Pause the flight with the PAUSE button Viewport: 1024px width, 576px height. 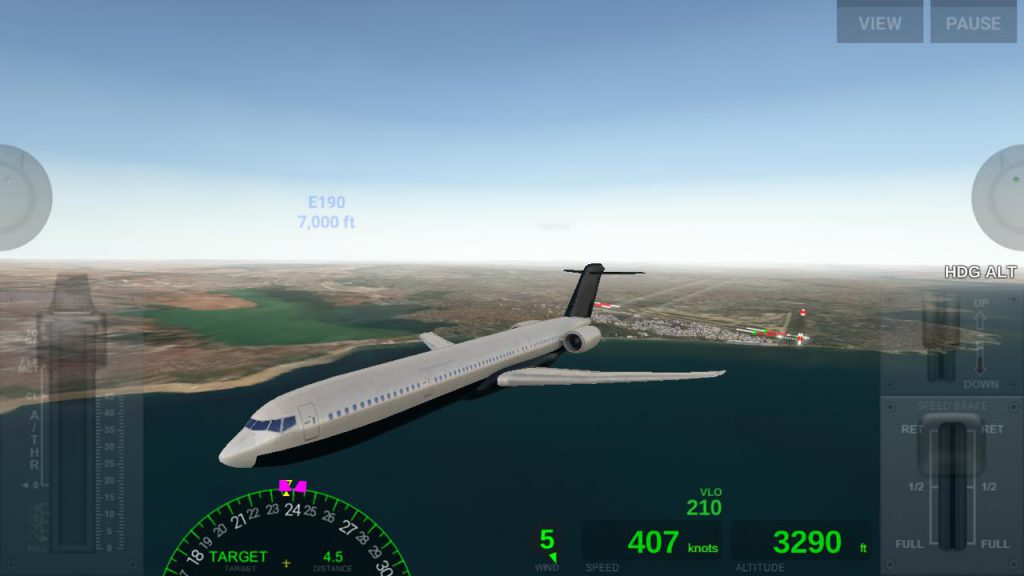[x=973, y=22]
